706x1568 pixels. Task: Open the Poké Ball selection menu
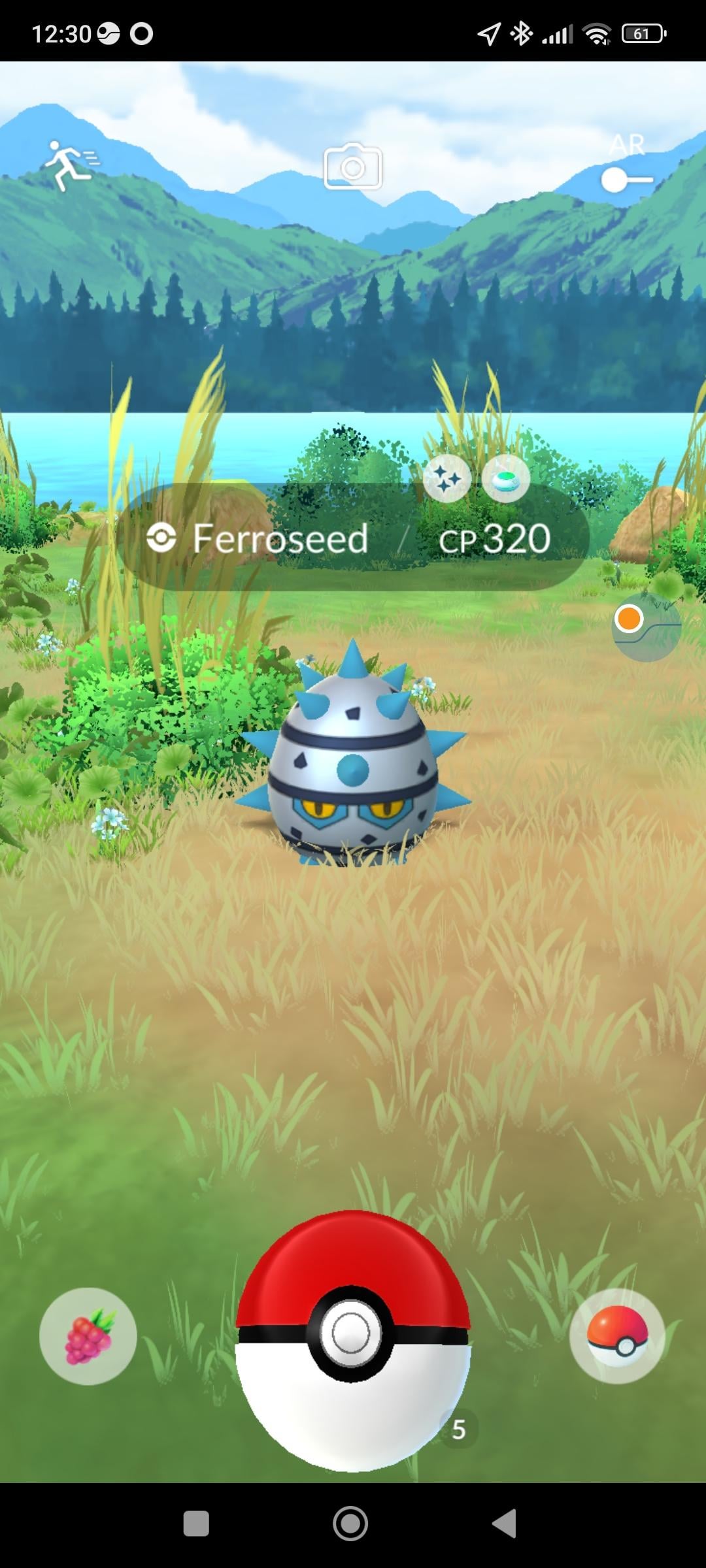click(617, 1336)
